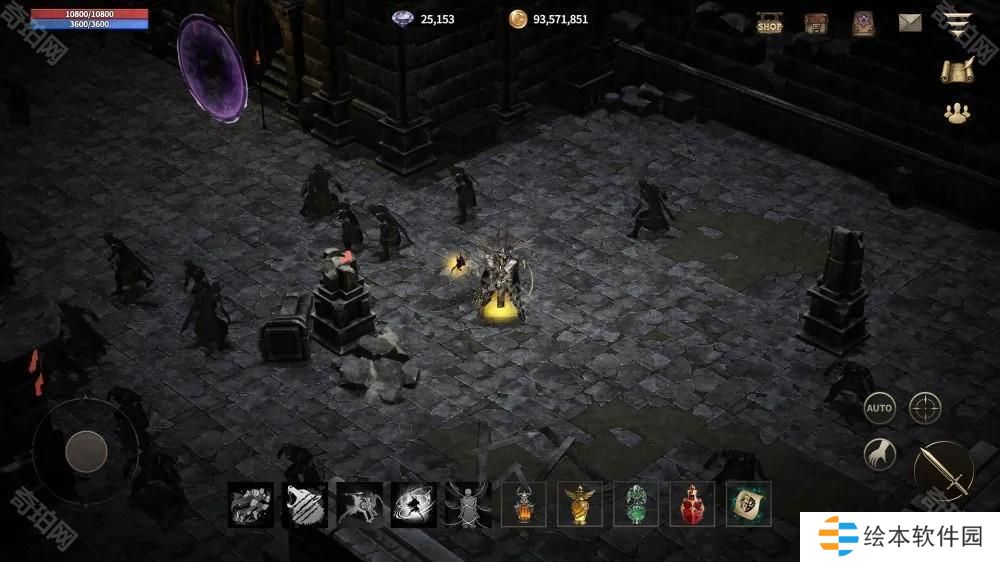This screenshot has height=562, width=1000.
Task: Open the quest scroll with quill
Action: 958,69
